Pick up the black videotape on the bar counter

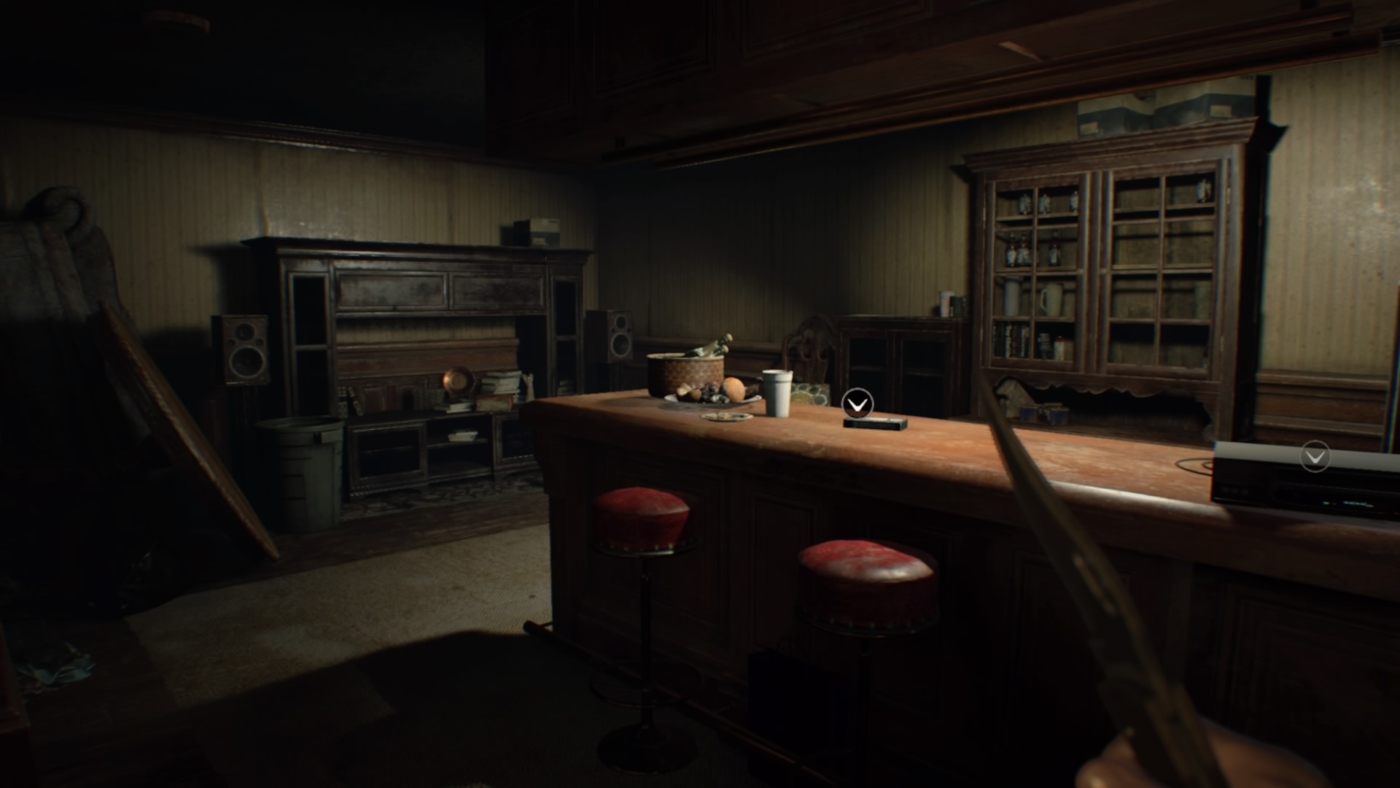tap(875, 422)
